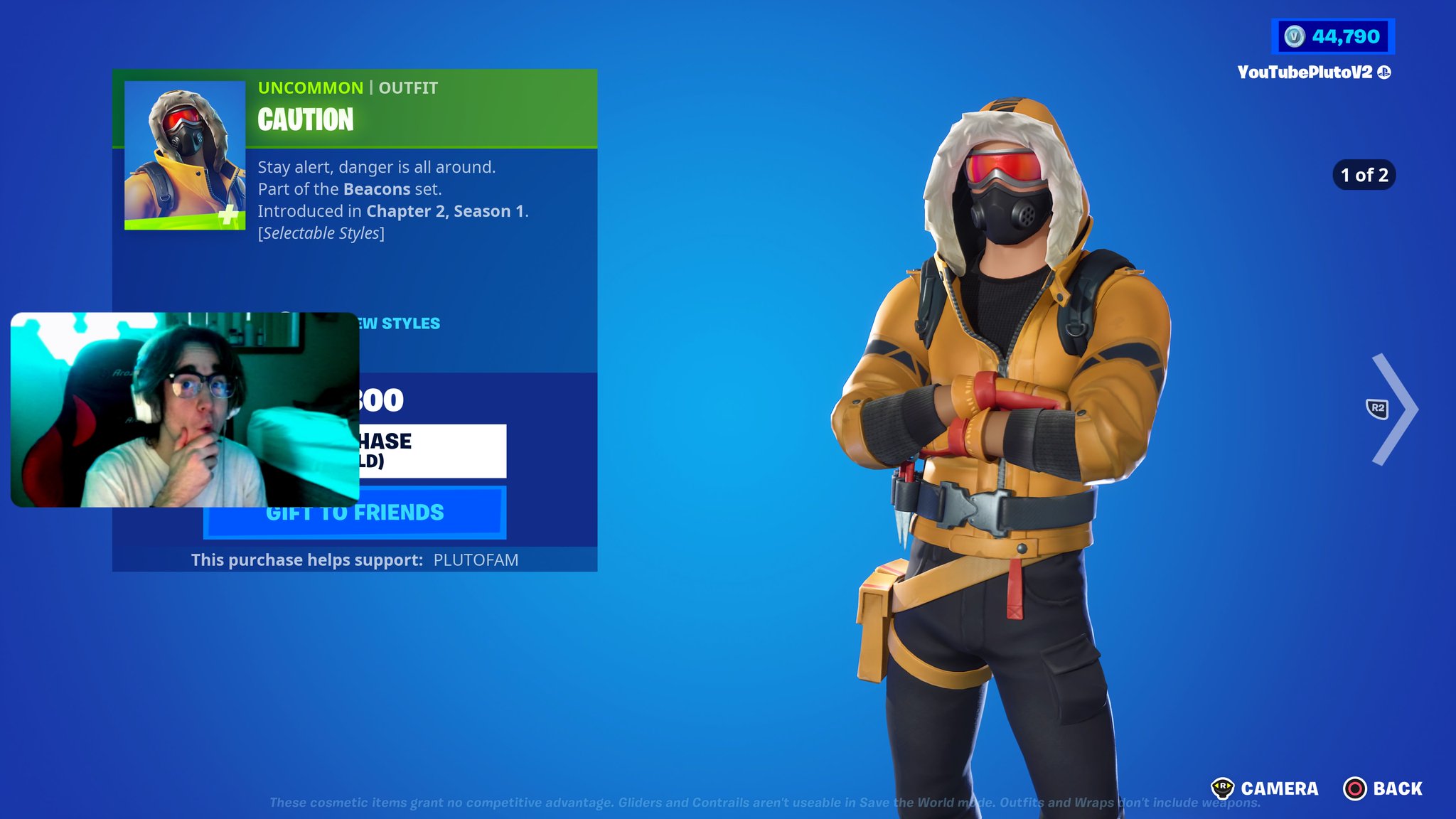Click the CAMERA label at bottom

point(1280,788)
